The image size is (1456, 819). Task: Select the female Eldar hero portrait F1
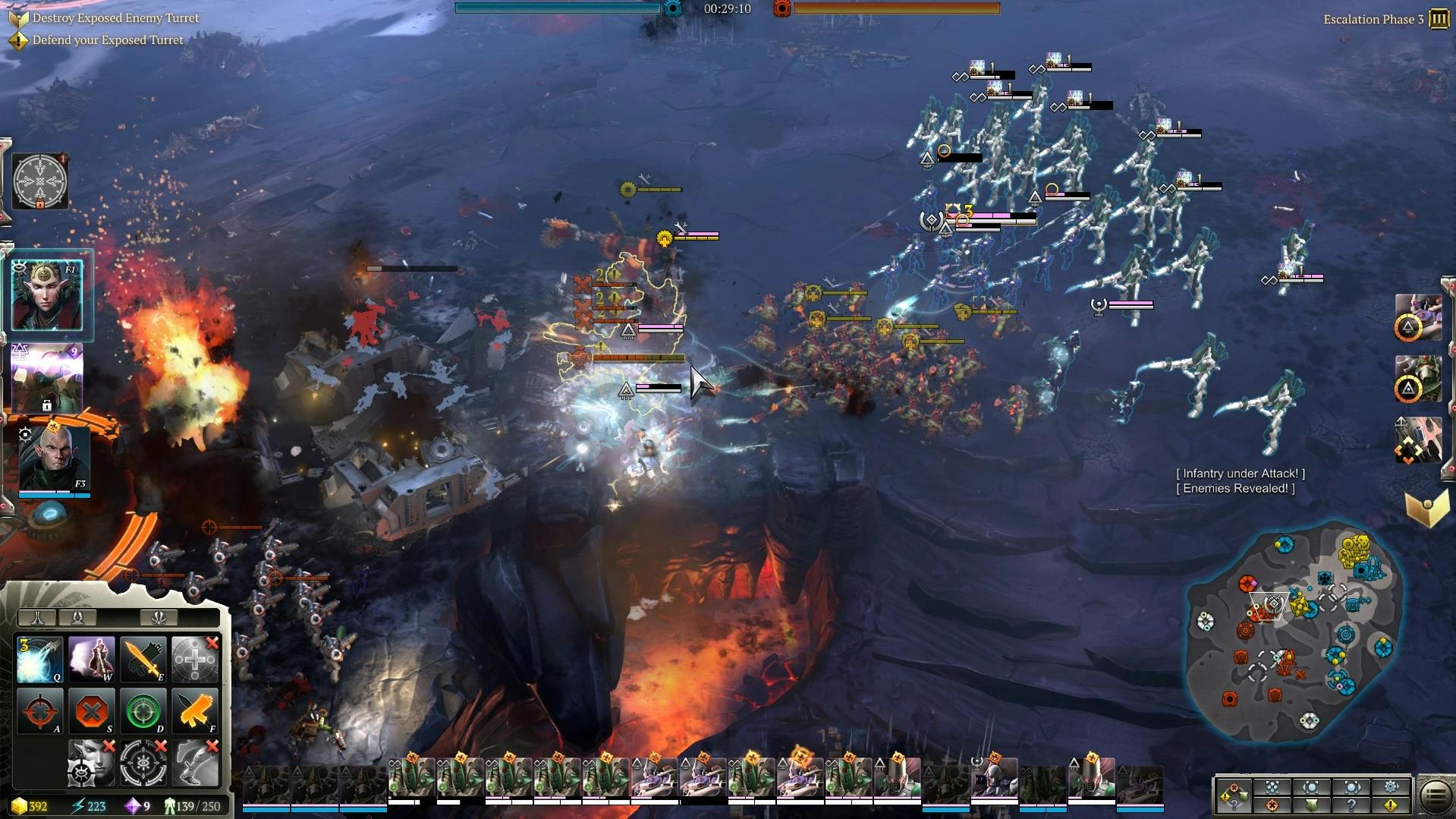click(47, 295)
